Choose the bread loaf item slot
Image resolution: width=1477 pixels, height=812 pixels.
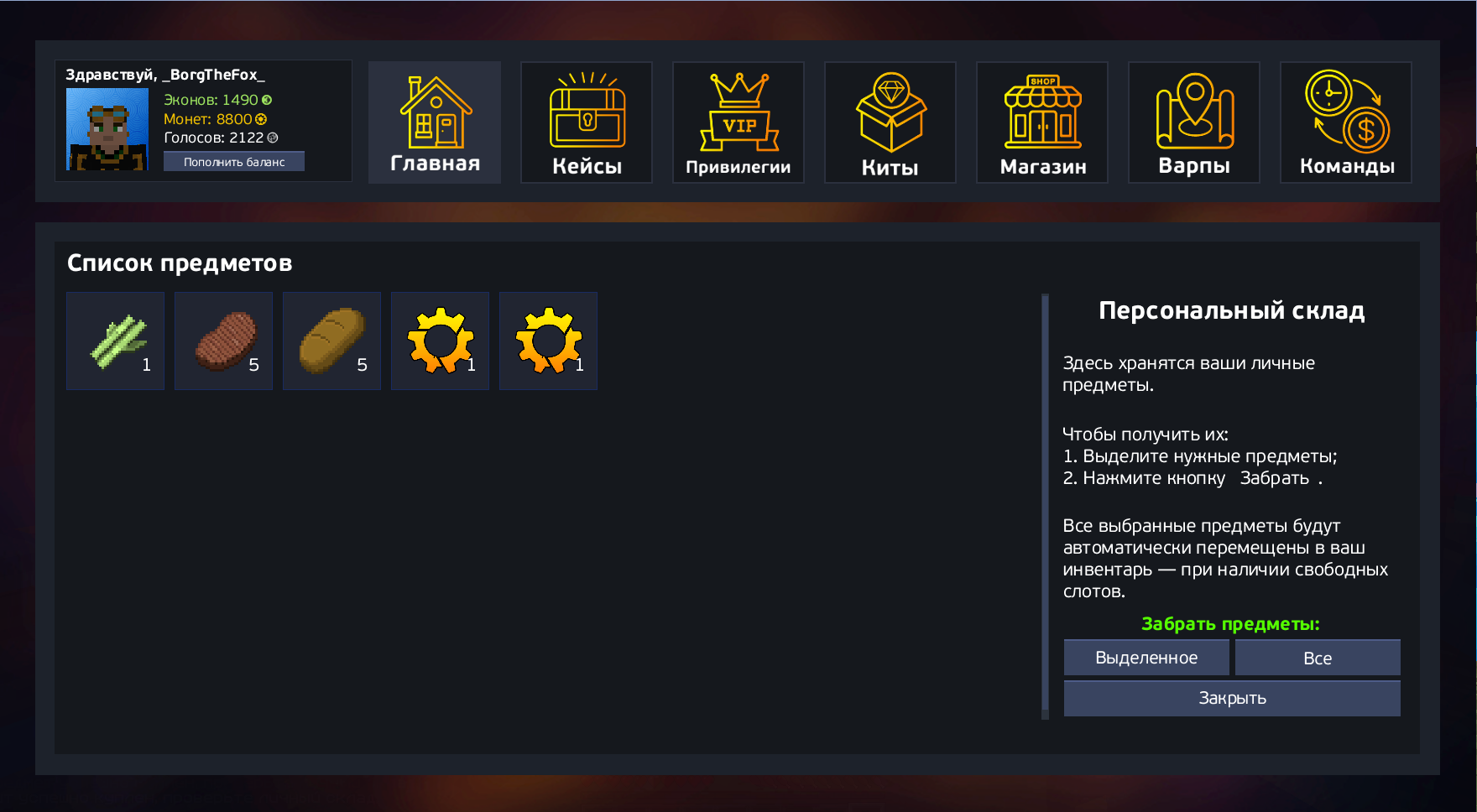(332, 341)
